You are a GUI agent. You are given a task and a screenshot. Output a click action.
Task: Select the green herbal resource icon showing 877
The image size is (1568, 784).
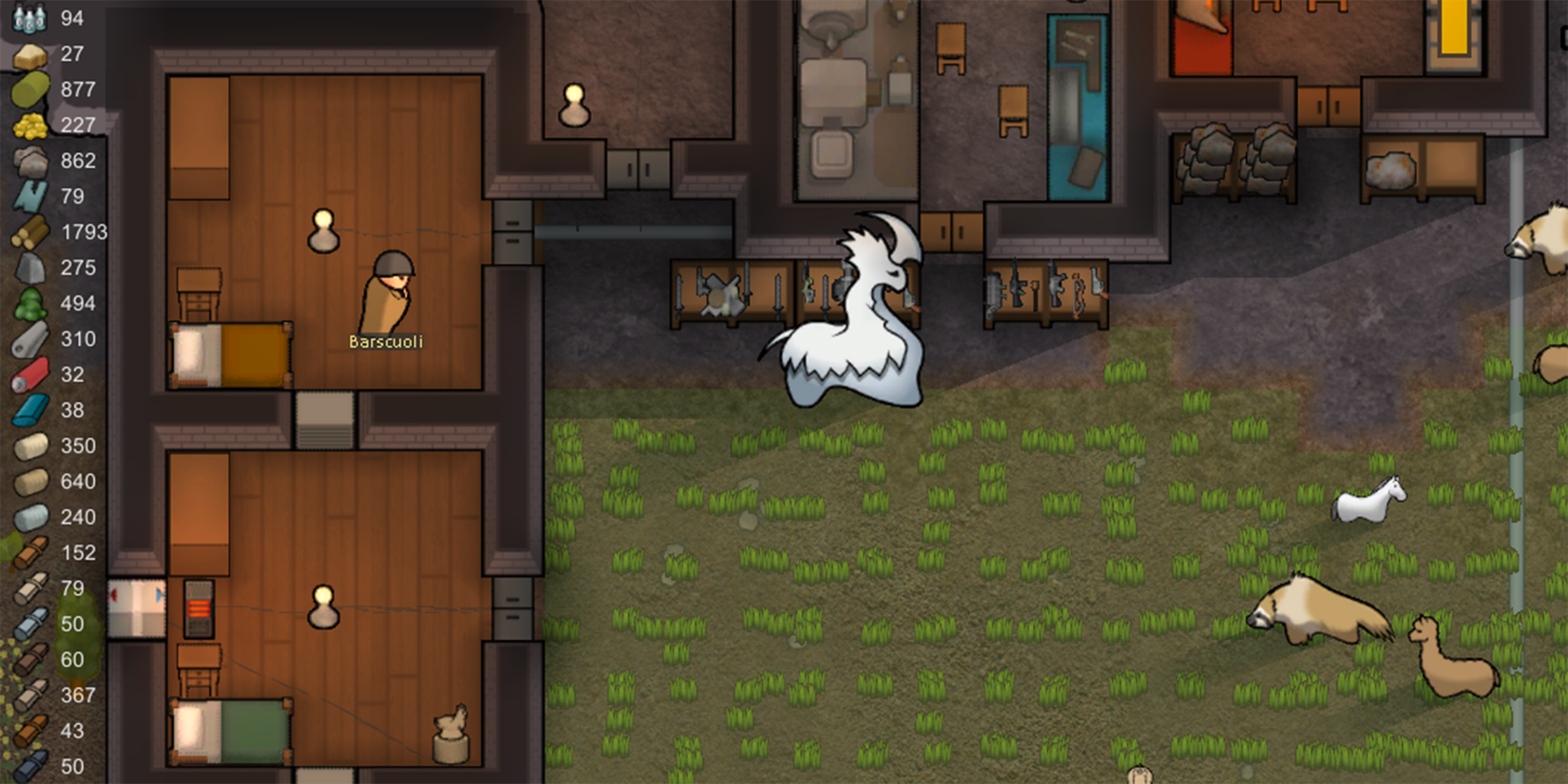[29, 89]
